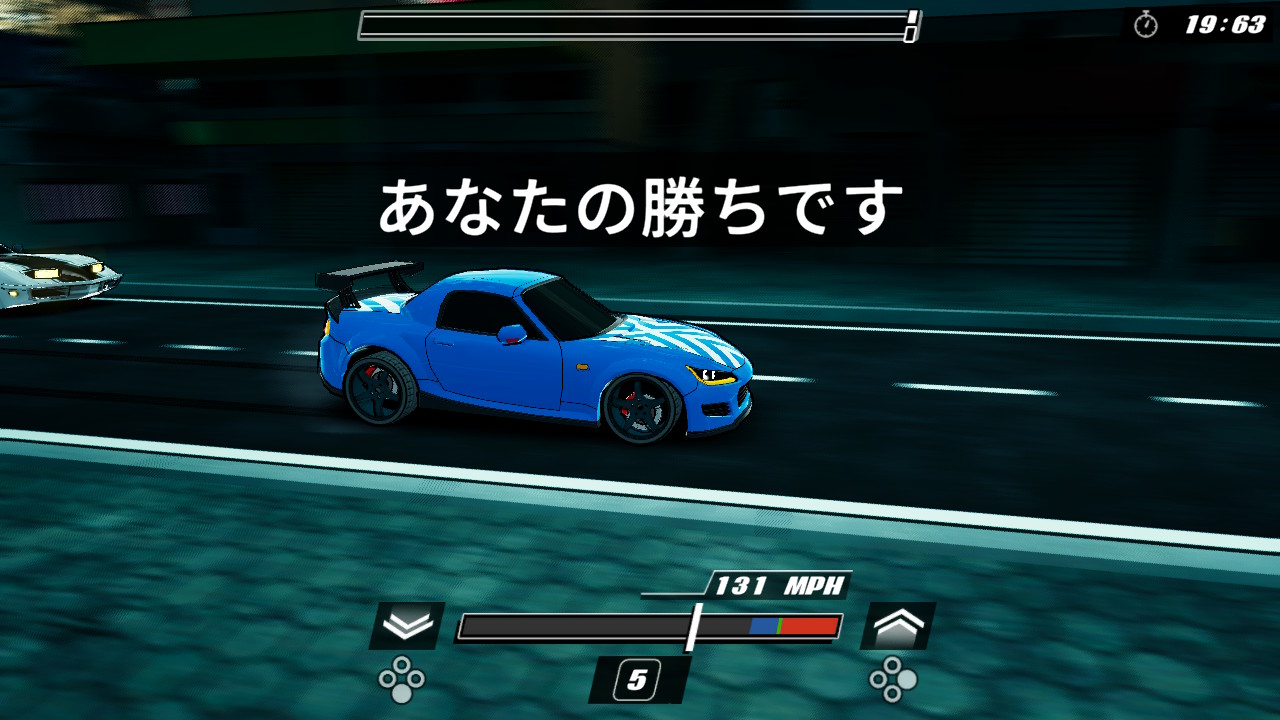Click the rear spoiler of the blue car
The height and width of the screenshot is (720, 1280).
coord(368,272)
